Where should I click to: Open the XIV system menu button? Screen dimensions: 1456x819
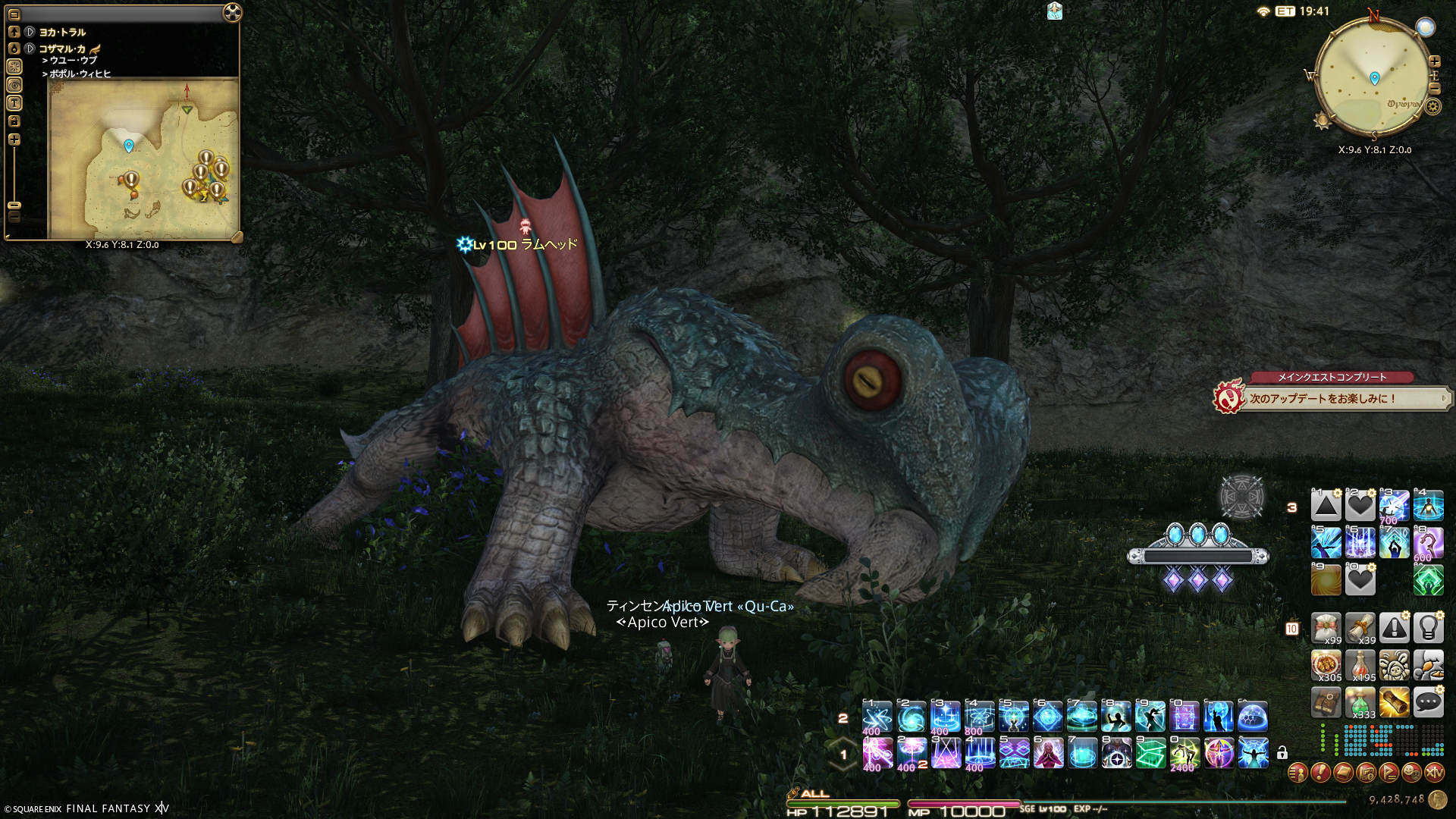tap(1434, 773)
